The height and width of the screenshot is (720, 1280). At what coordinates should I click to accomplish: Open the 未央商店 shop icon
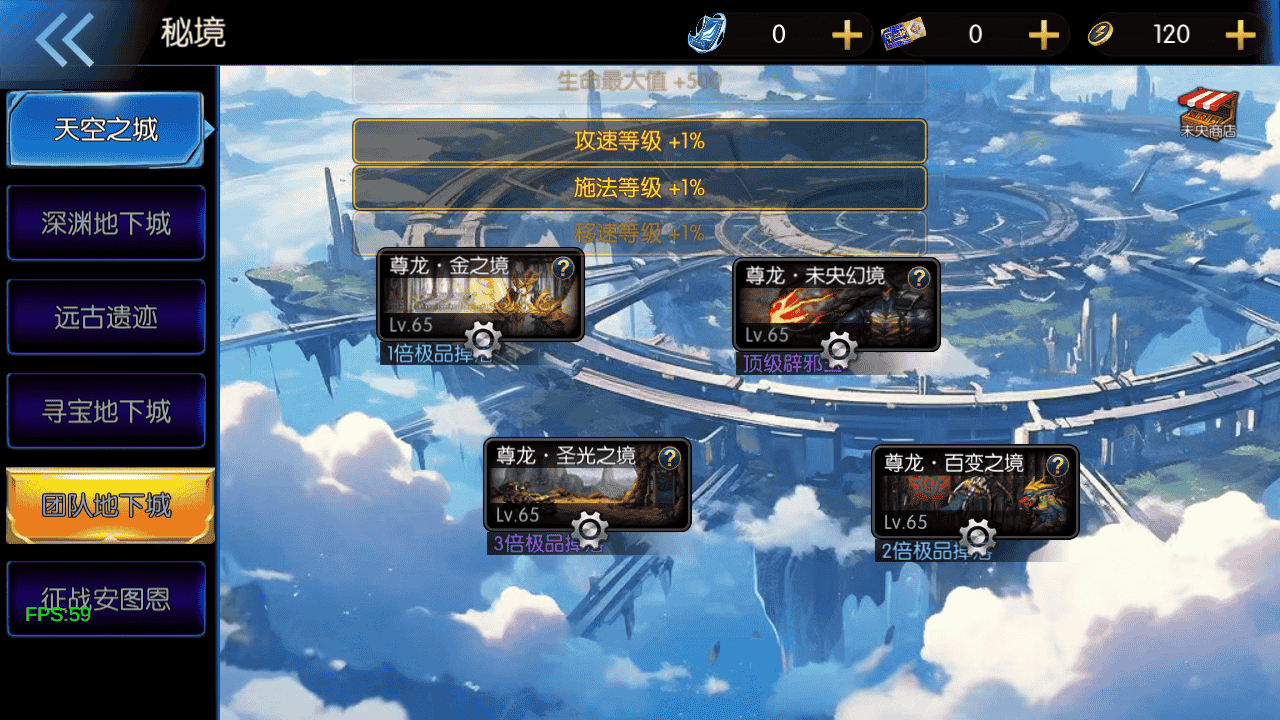1208,113
